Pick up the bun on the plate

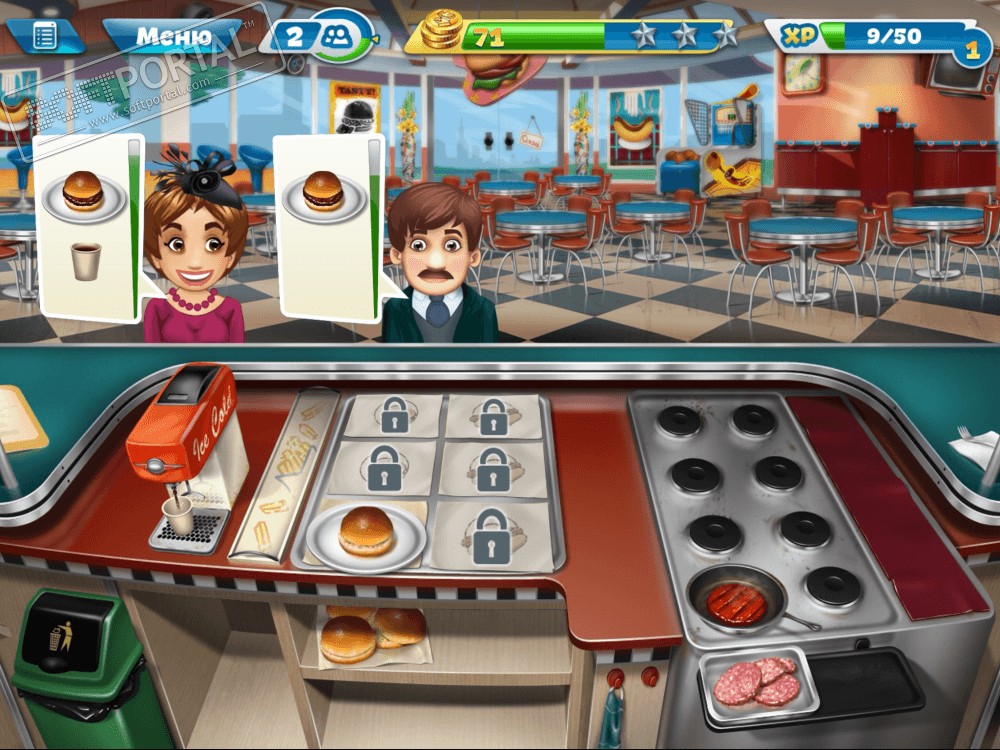click(366, 532)
